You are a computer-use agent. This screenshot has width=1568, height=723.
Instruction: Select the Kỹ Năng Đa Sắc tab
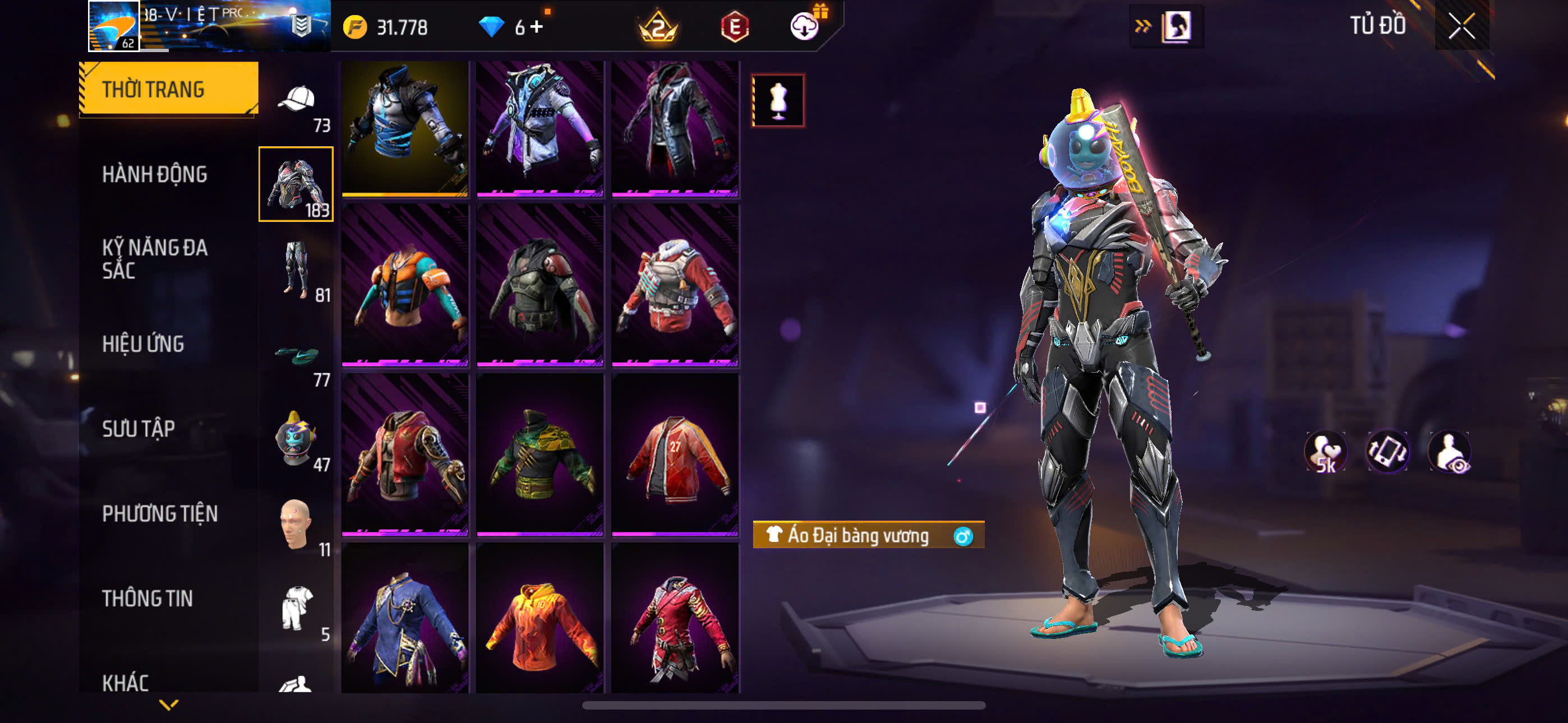(155, 258)
